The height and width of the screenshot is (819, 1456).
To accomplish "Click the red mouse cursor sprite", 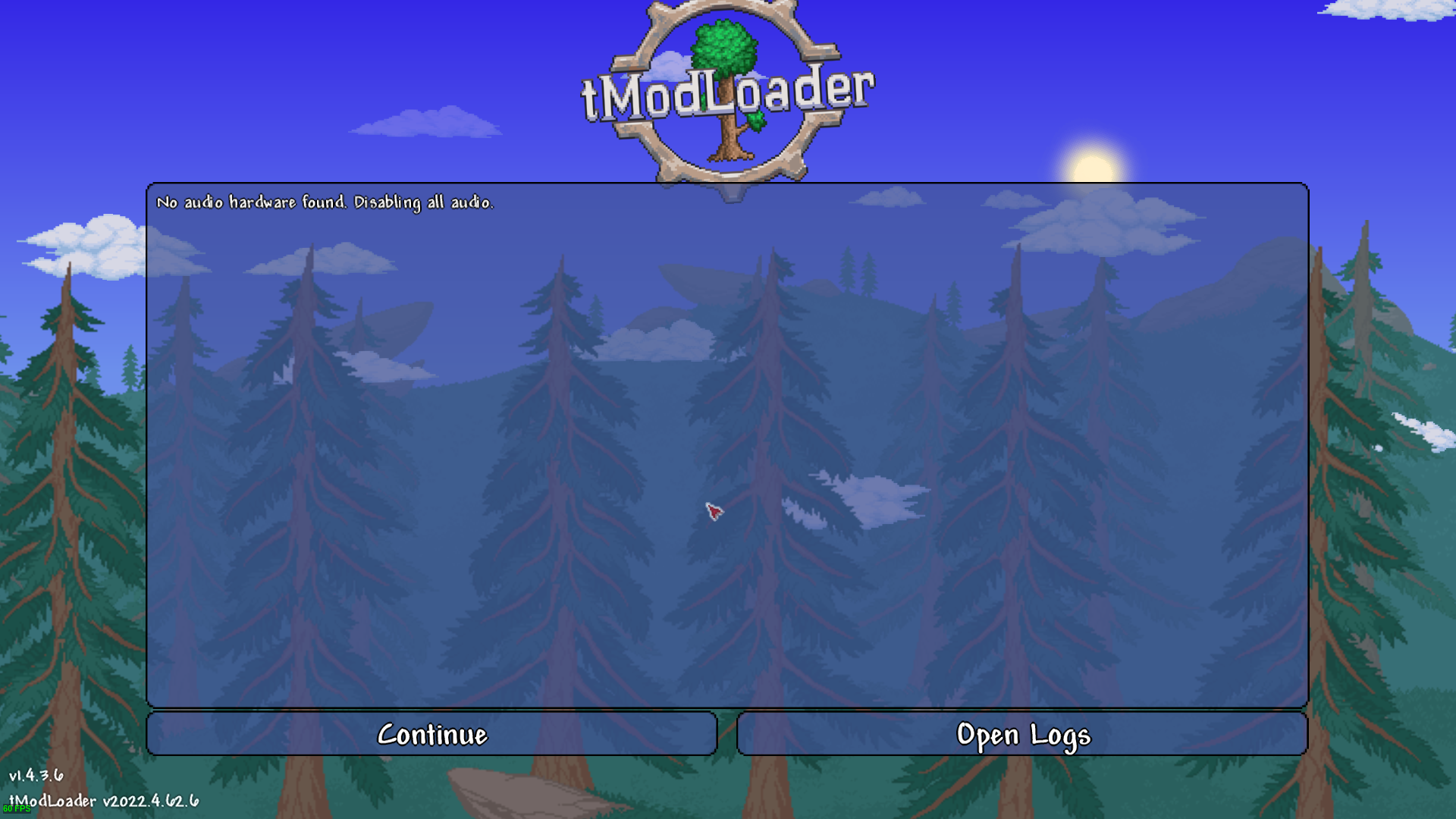I will pos(713,513).
